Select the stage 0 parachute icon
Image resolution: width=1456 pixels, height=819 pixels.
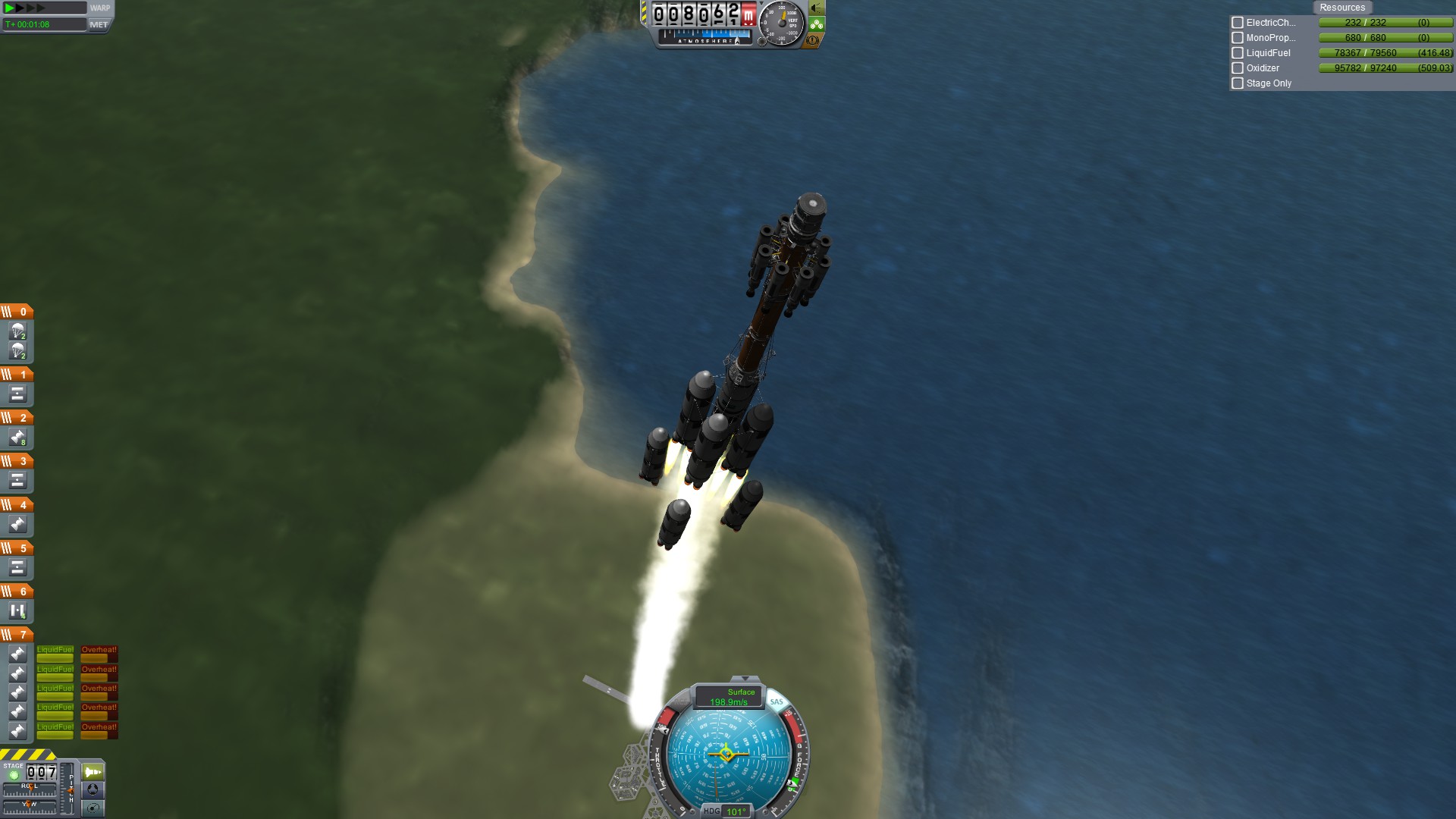click(17, 331)
